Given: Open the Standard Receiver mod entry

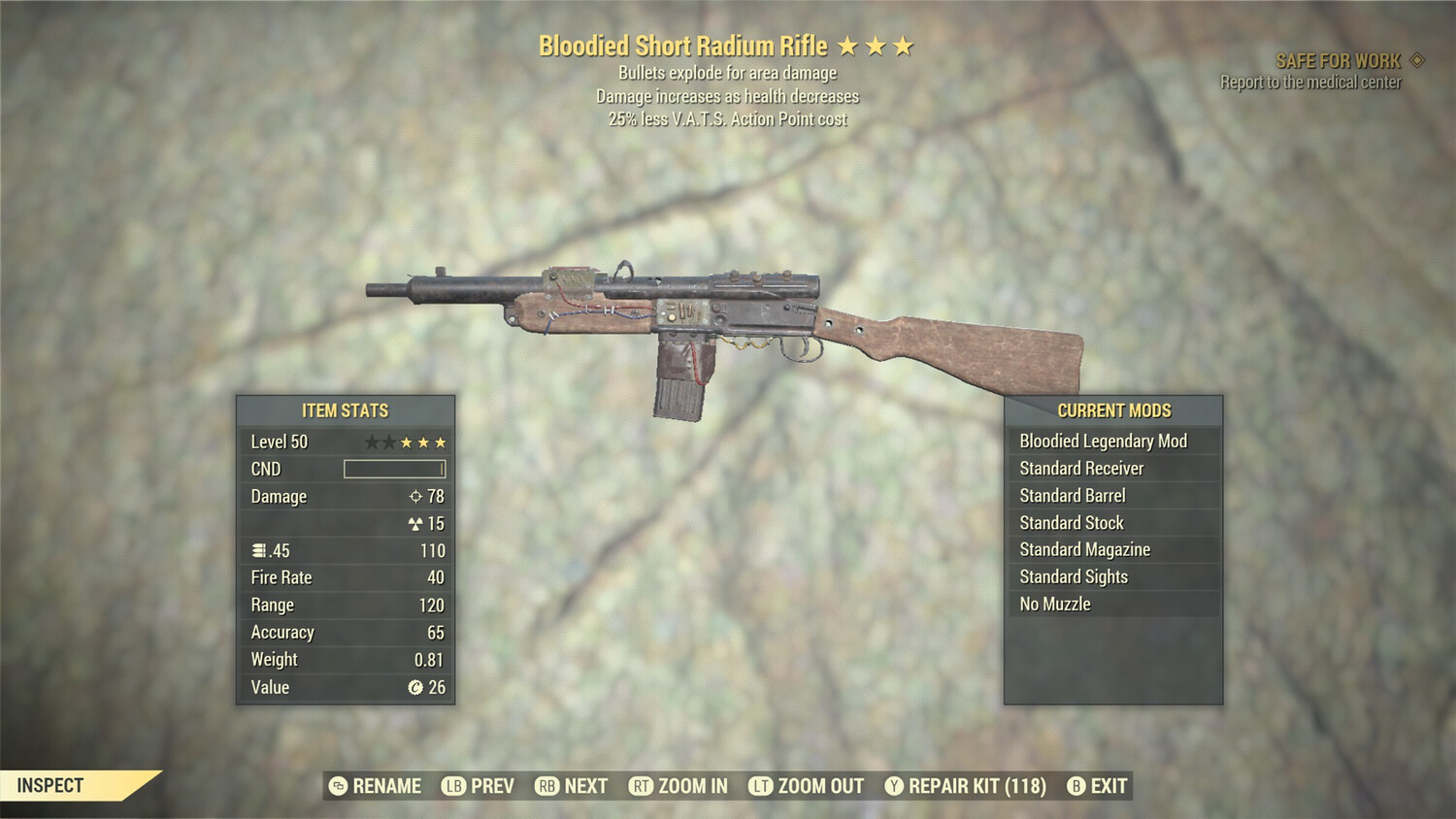Looking at the screenshot, I should [1081, 468].
